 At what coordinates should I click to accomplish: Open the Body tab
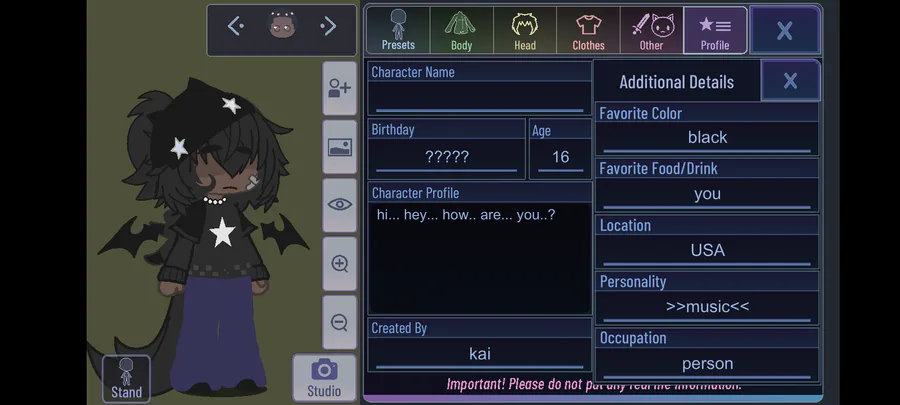[x=461, y=30]
